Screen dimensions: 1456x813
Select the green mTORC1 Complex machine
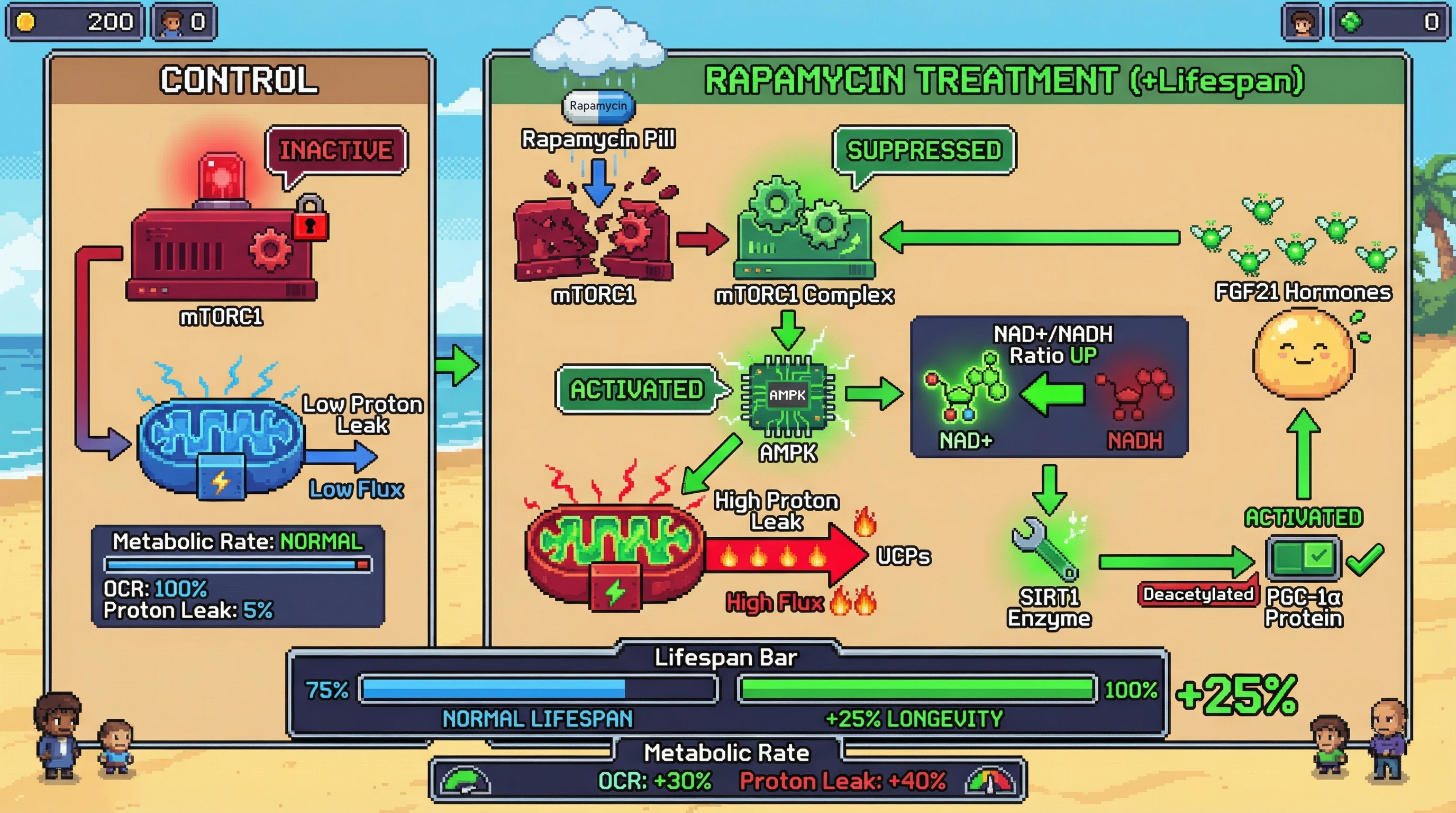coord(804,232)
